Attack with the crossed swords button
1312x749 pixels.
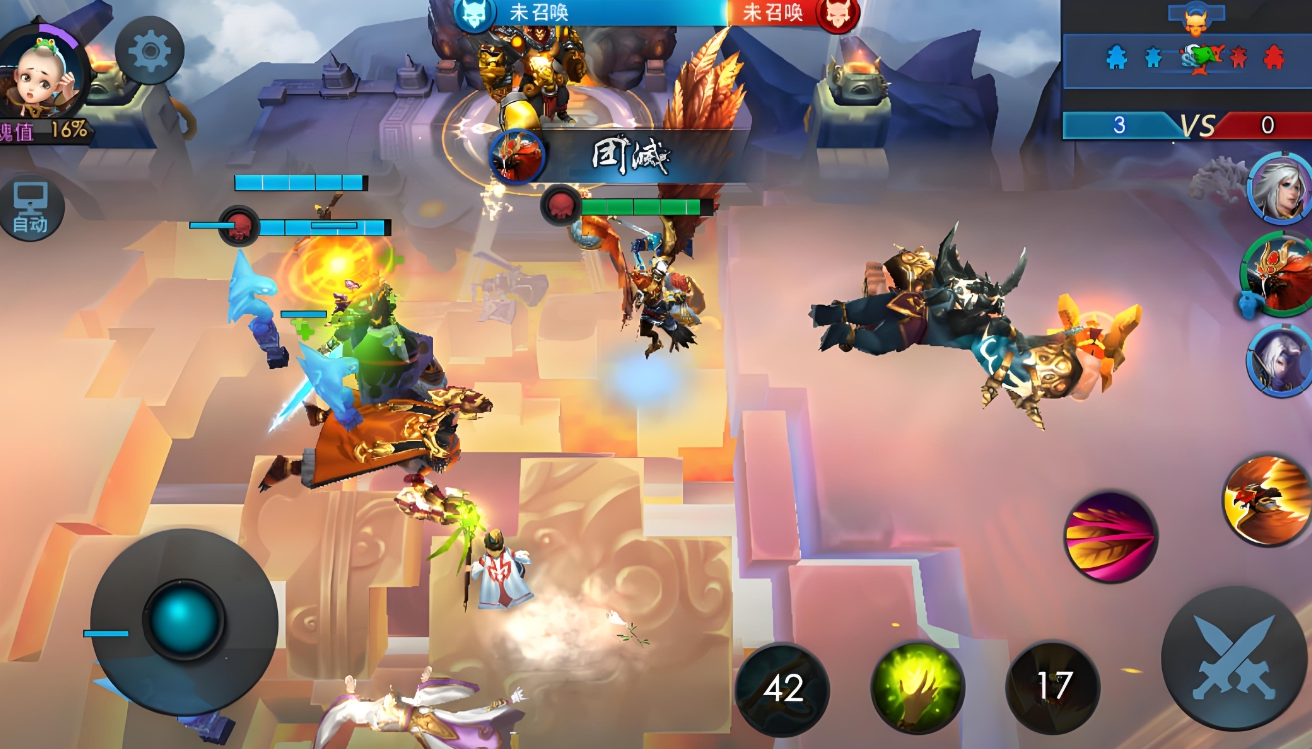tap(1234, 659)
